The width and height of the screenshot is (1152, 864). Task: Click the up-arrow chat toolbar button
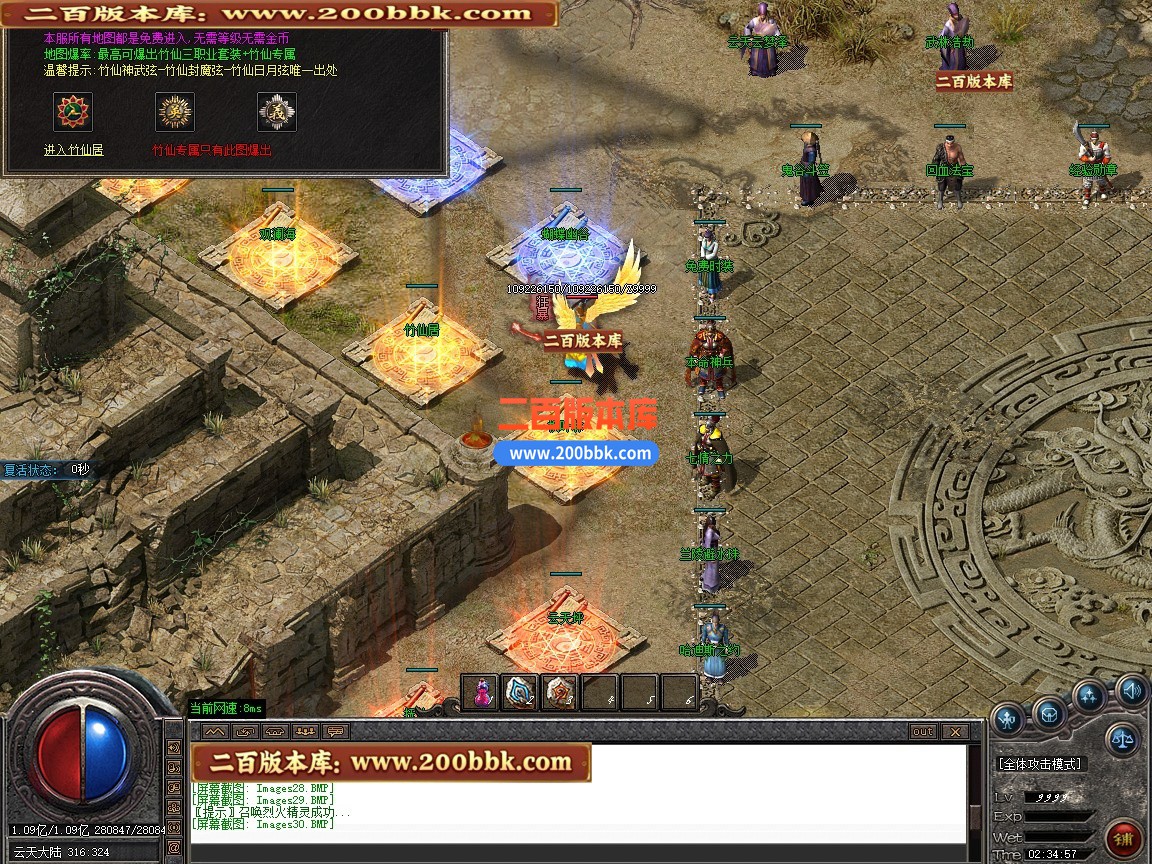(x=214, y=732)
